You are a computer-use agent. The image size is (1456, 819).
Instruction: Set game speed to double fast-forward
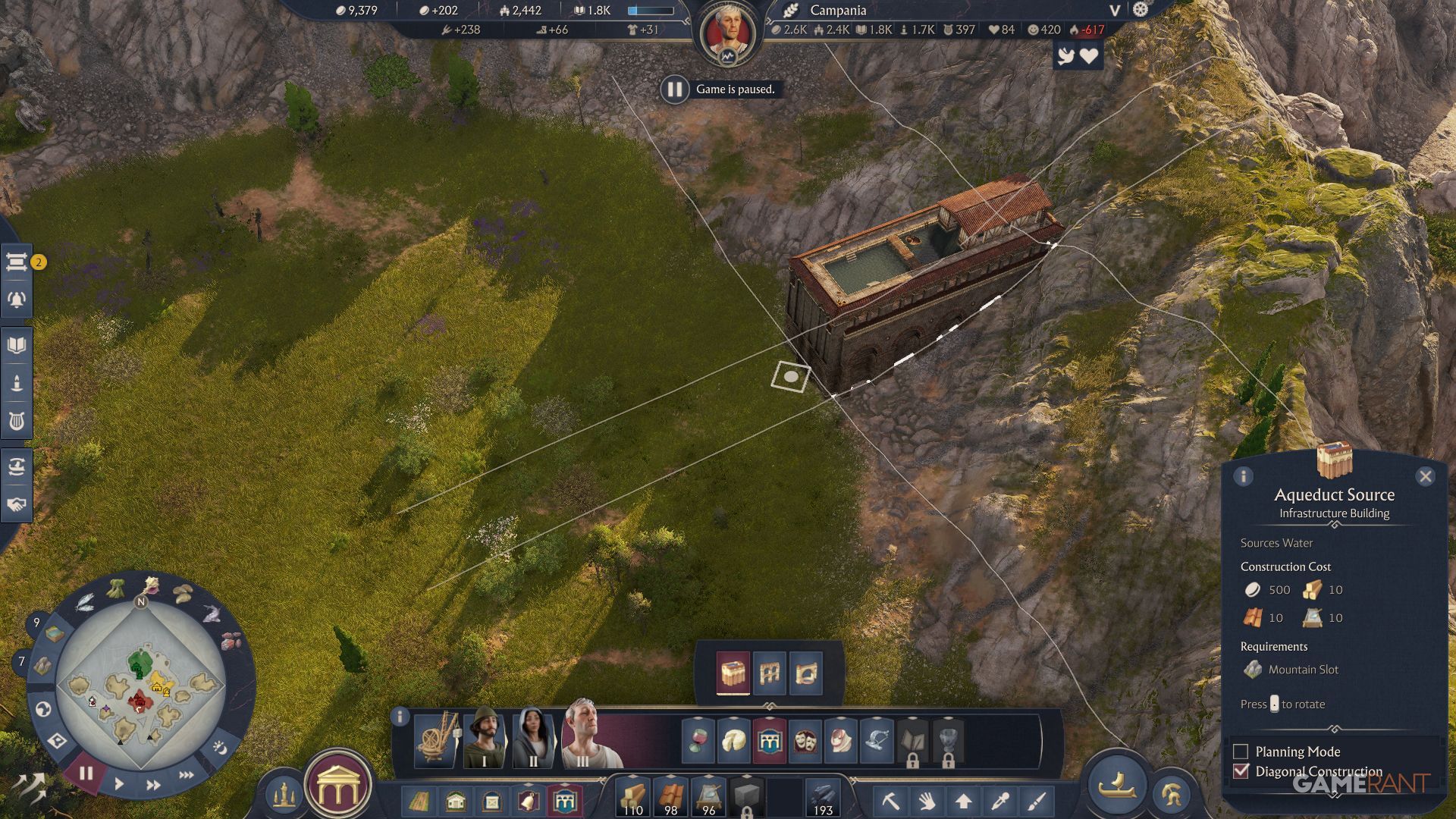pos(153,785)
